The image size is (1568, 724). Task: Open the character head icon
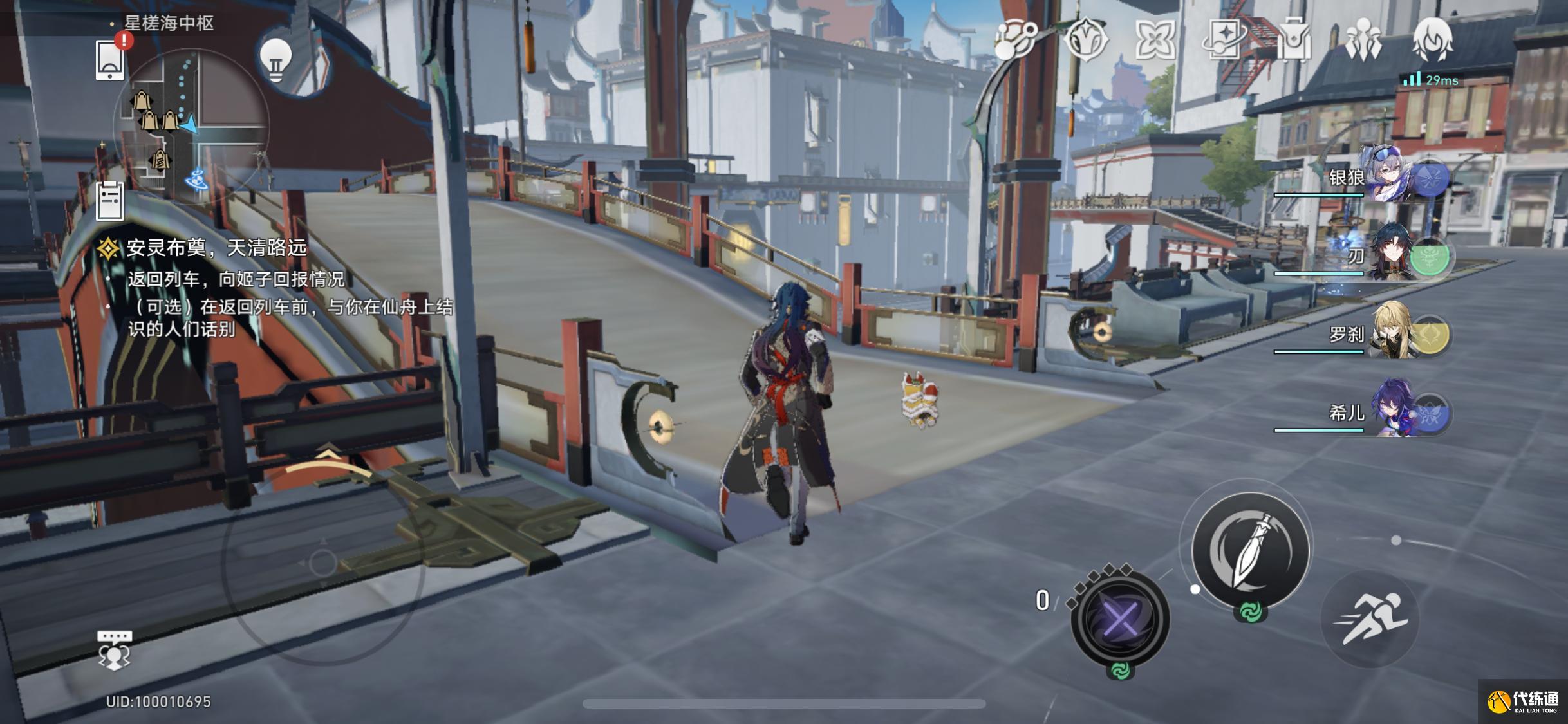point(1432,39)
